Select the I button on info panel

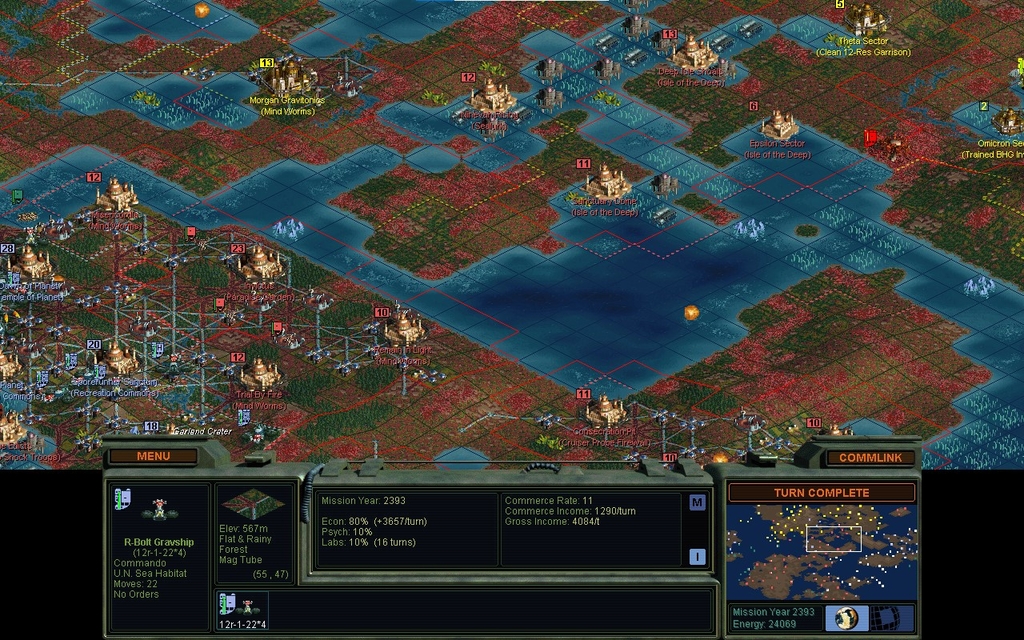(x=697, y=557)
